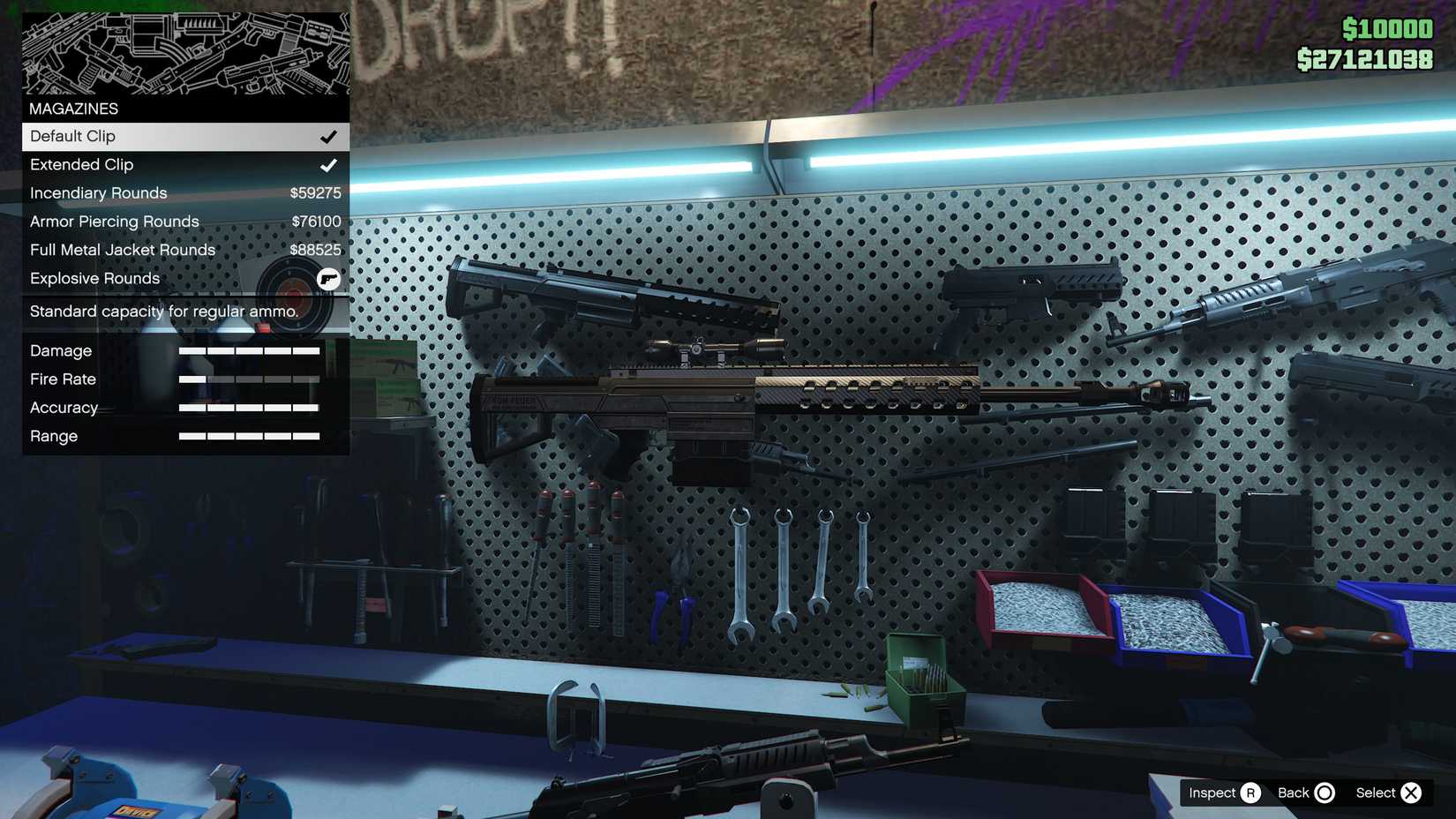1456x819 pixels.
Task: Click the MAGAZINES section header
Action: 73,109
